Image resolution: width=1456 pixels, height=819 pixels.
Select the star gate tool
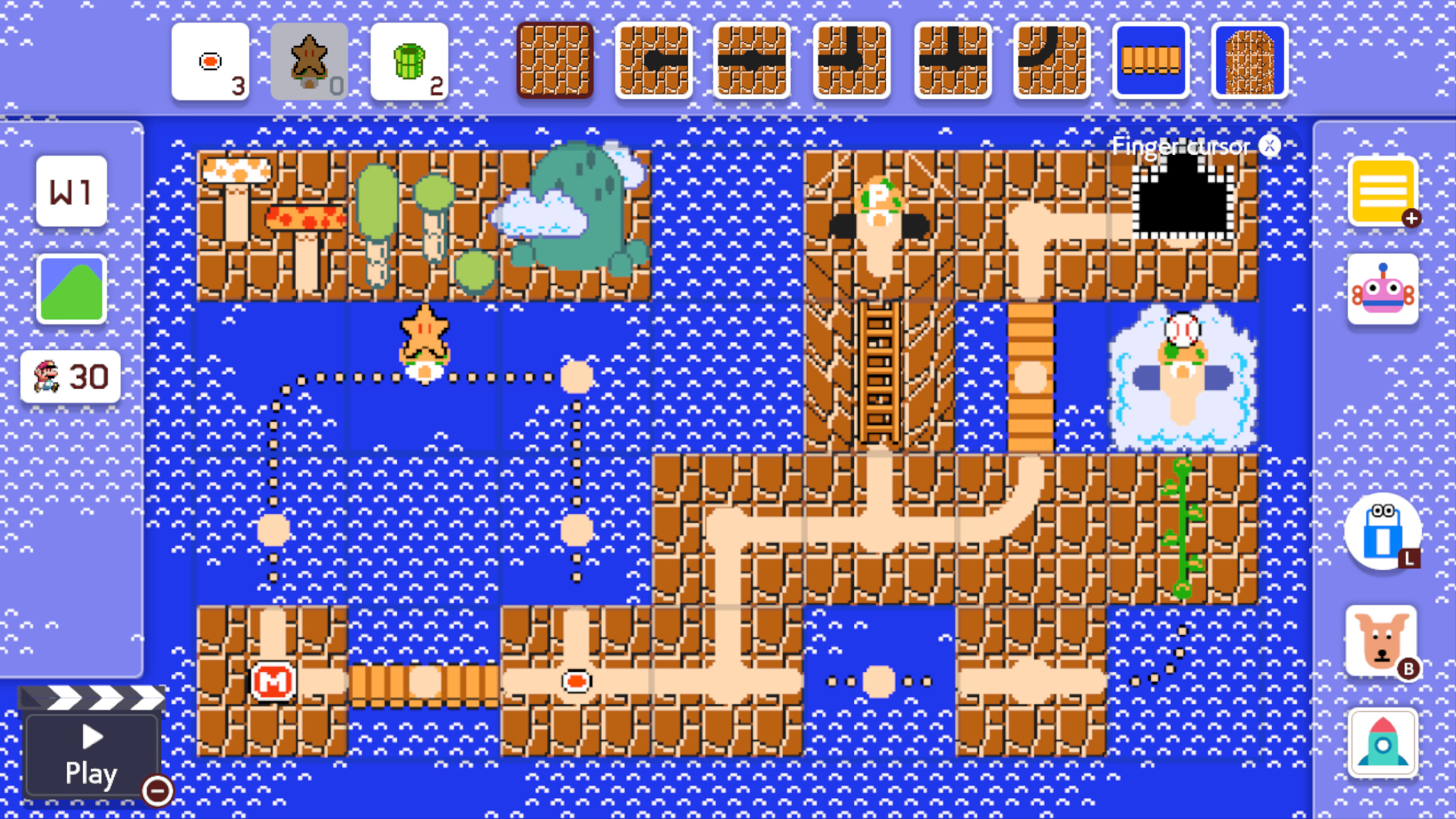point(309,61)
